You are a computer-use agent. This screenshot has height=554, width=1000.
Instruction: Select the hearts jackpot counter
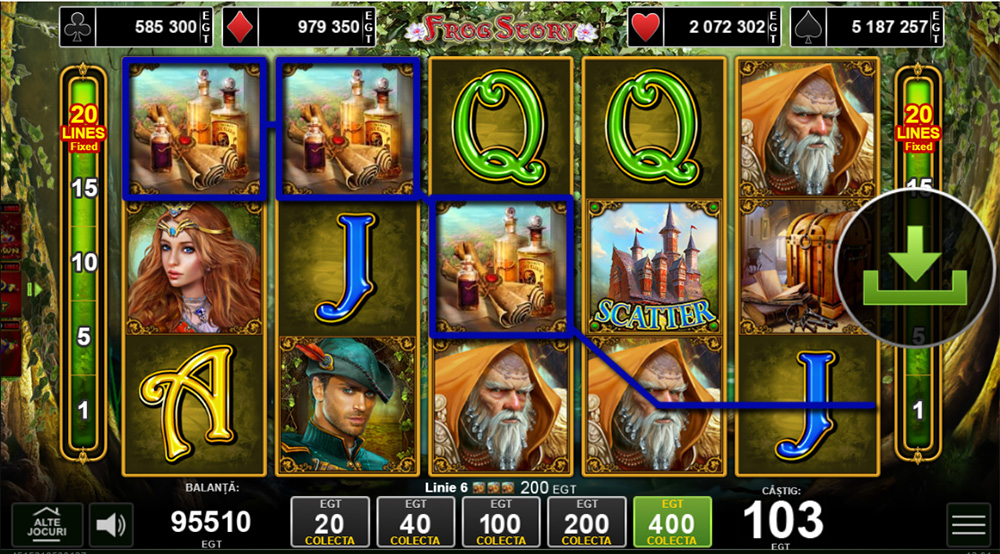705,27
